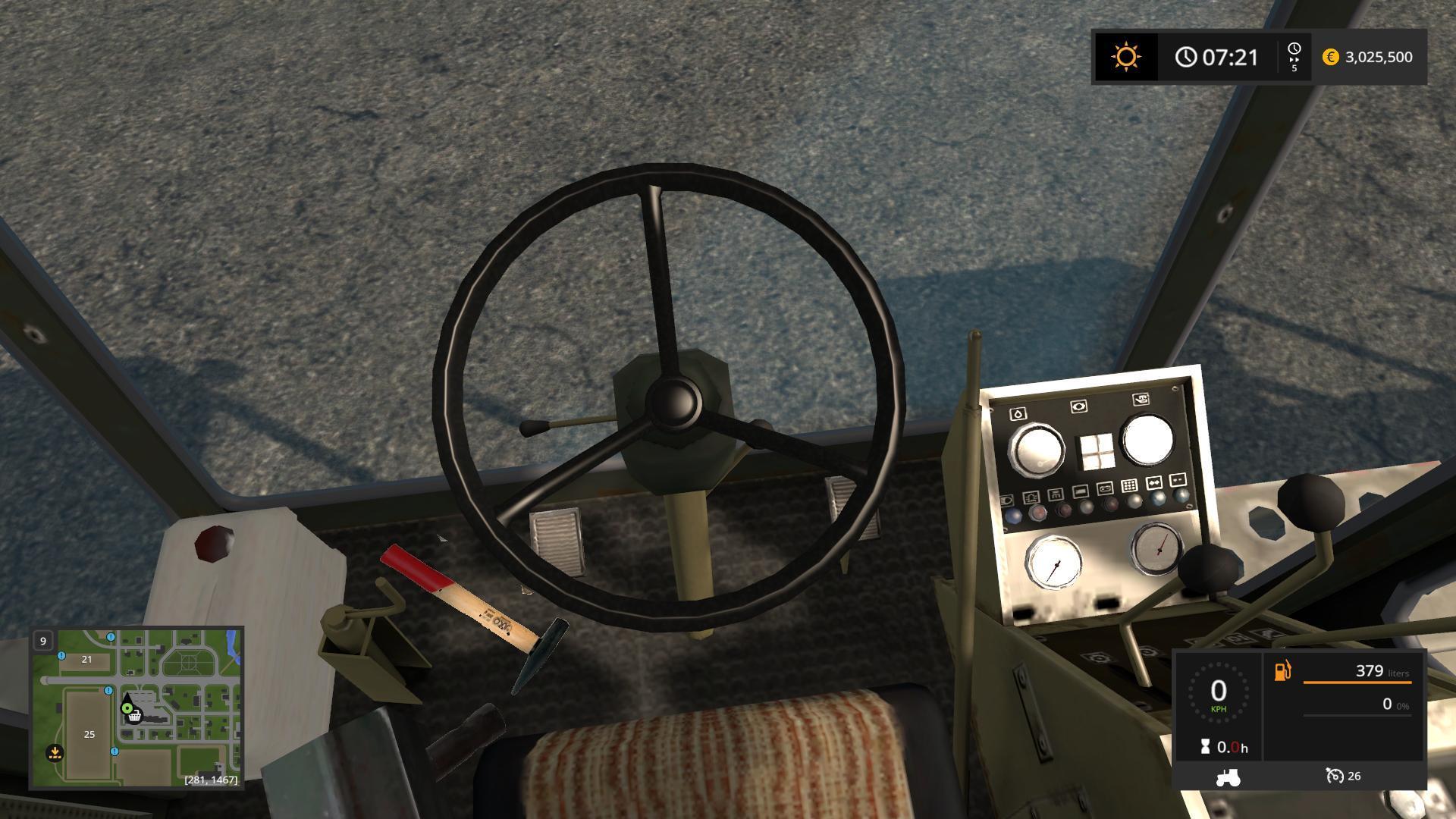Select field 21 on the minimap
Screen dimensions: 1456x819
click(x=86, y=659)
